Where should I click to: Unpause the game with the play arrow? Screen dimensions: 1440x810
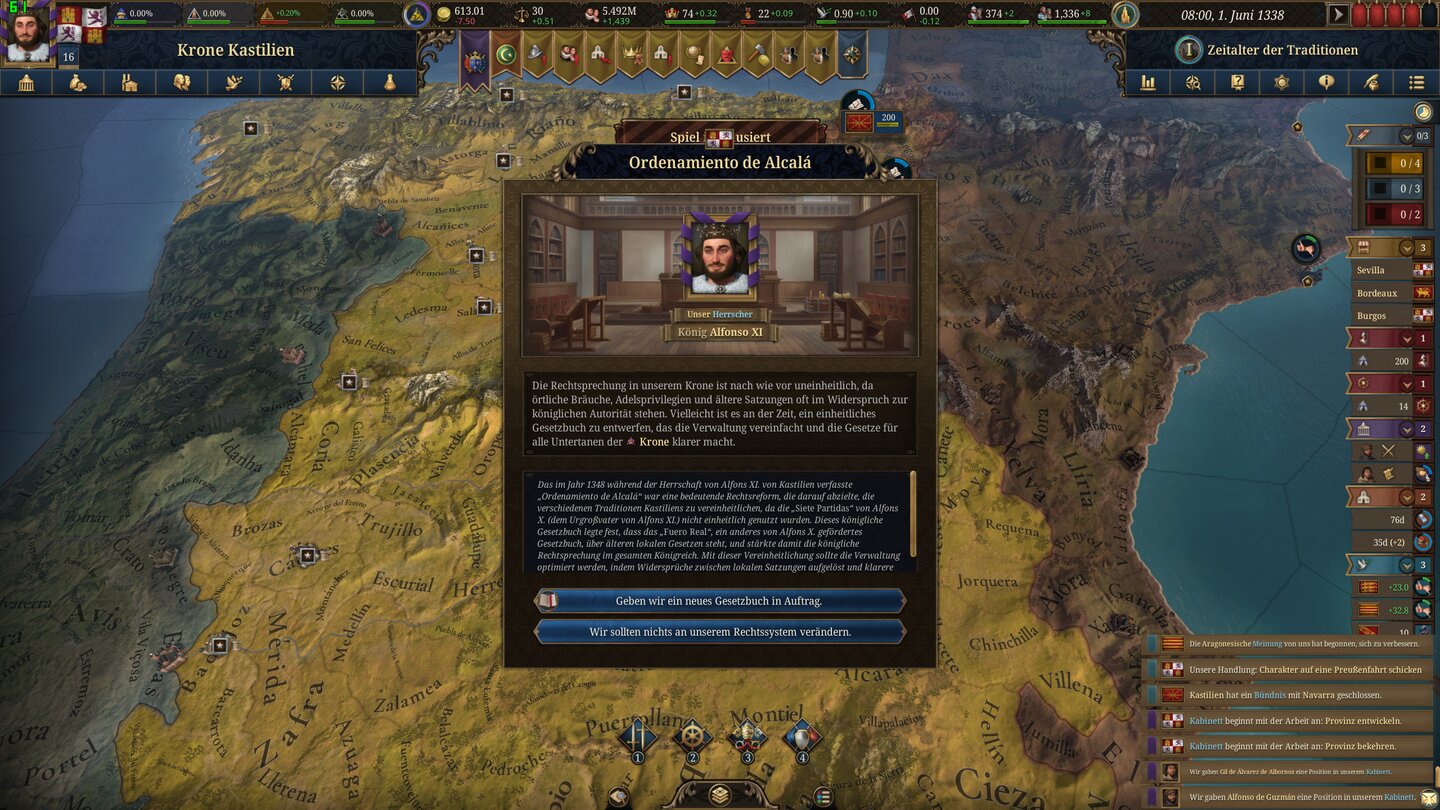[1338, 14]
